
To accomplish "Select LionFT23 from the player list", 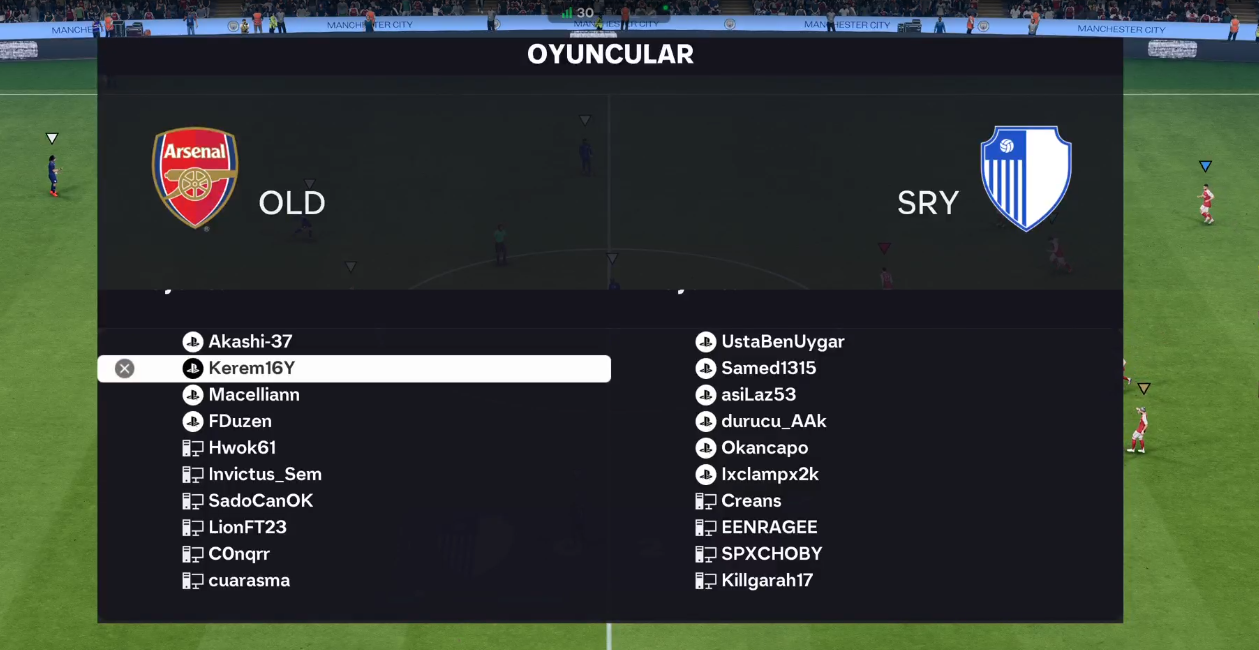I will tap(247, 528).
